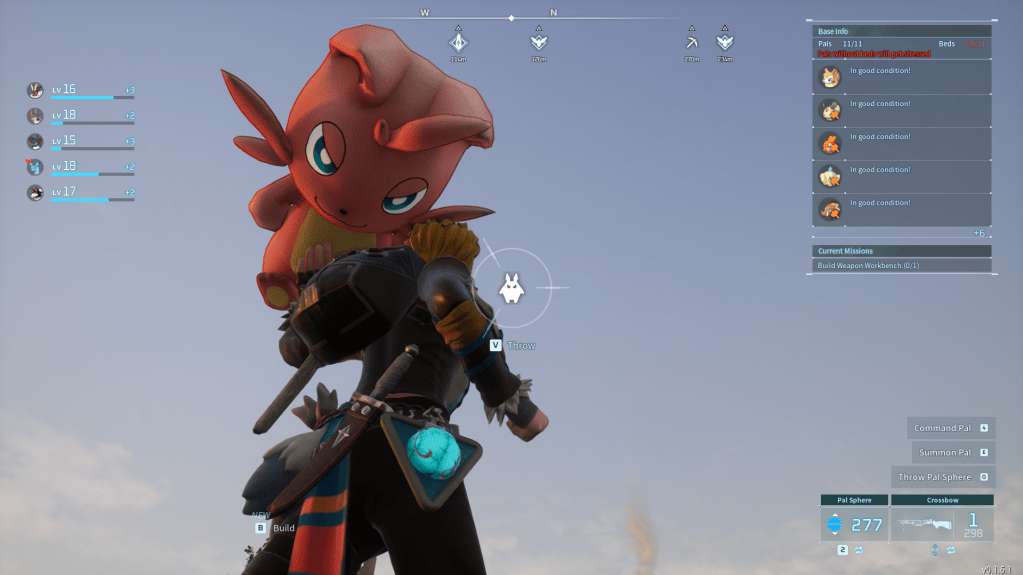The width and height of the screenshot is (1023, 575).
Task: Select the diamond-shaped compass marker
Action: (458, 42)
